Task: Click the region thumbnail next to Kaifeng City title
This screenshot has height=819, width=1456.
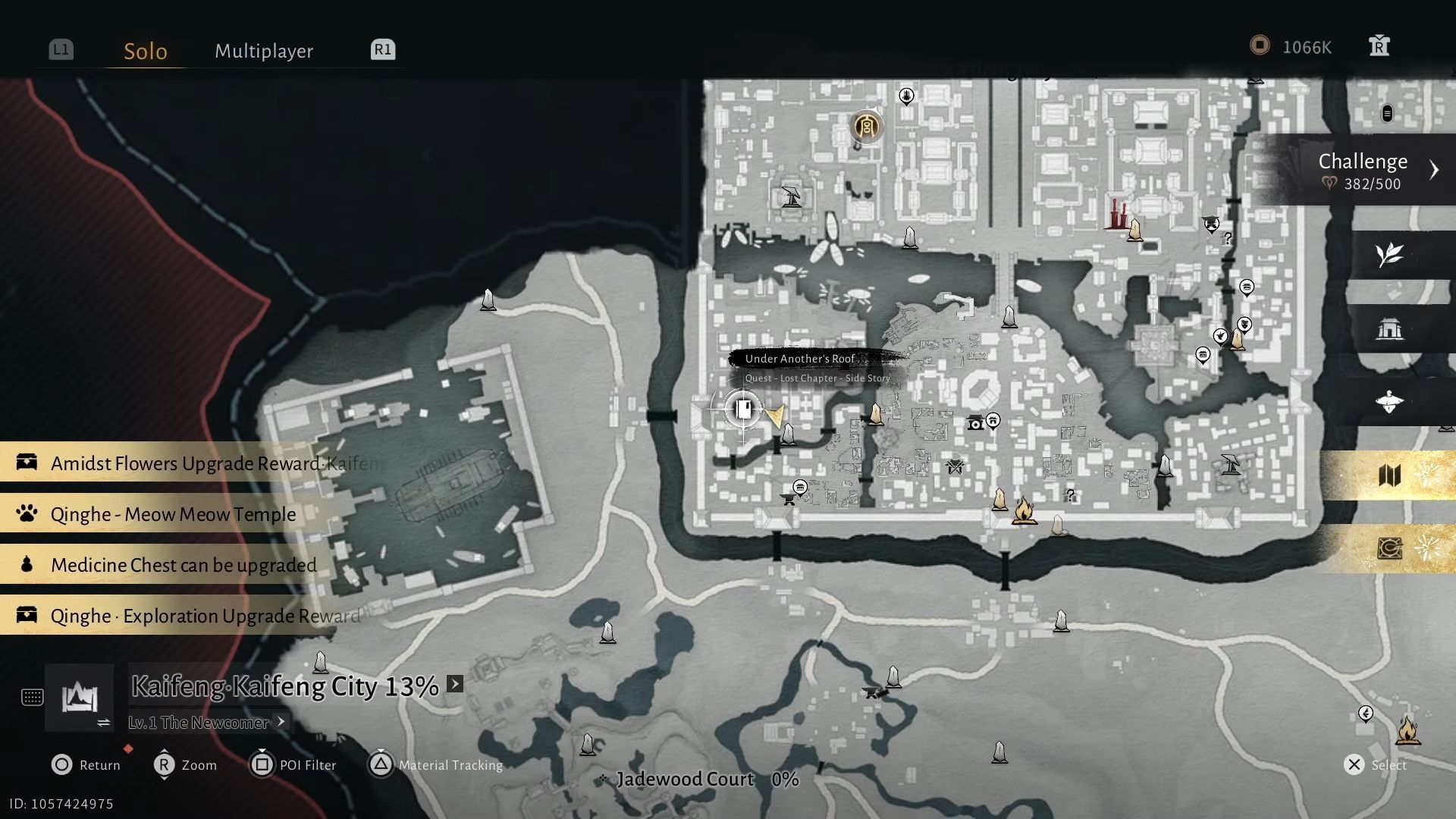Action: [x=80, y=696]
